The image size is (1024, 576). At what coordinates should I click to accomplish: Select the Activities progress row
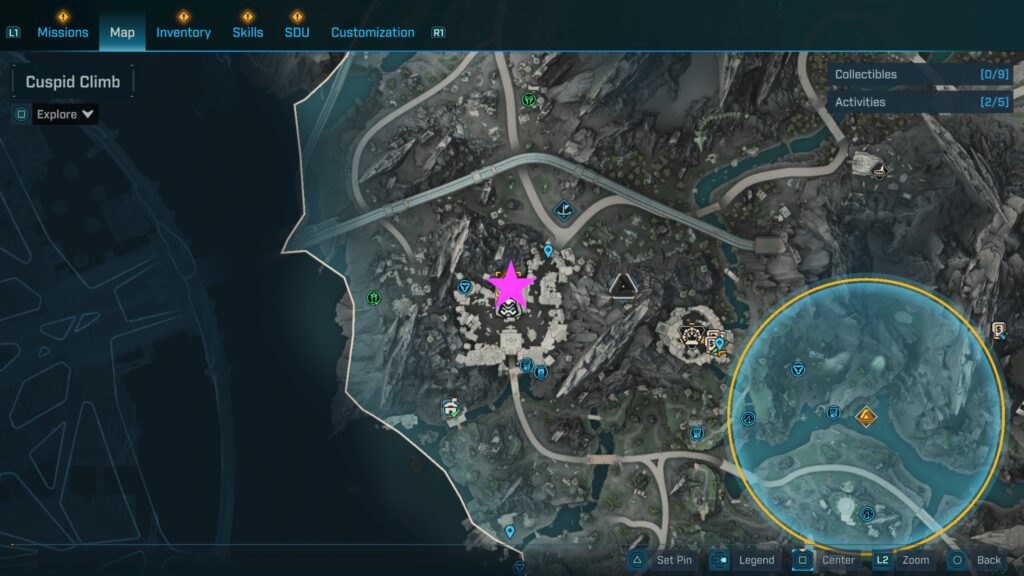(x=919, y=102)
